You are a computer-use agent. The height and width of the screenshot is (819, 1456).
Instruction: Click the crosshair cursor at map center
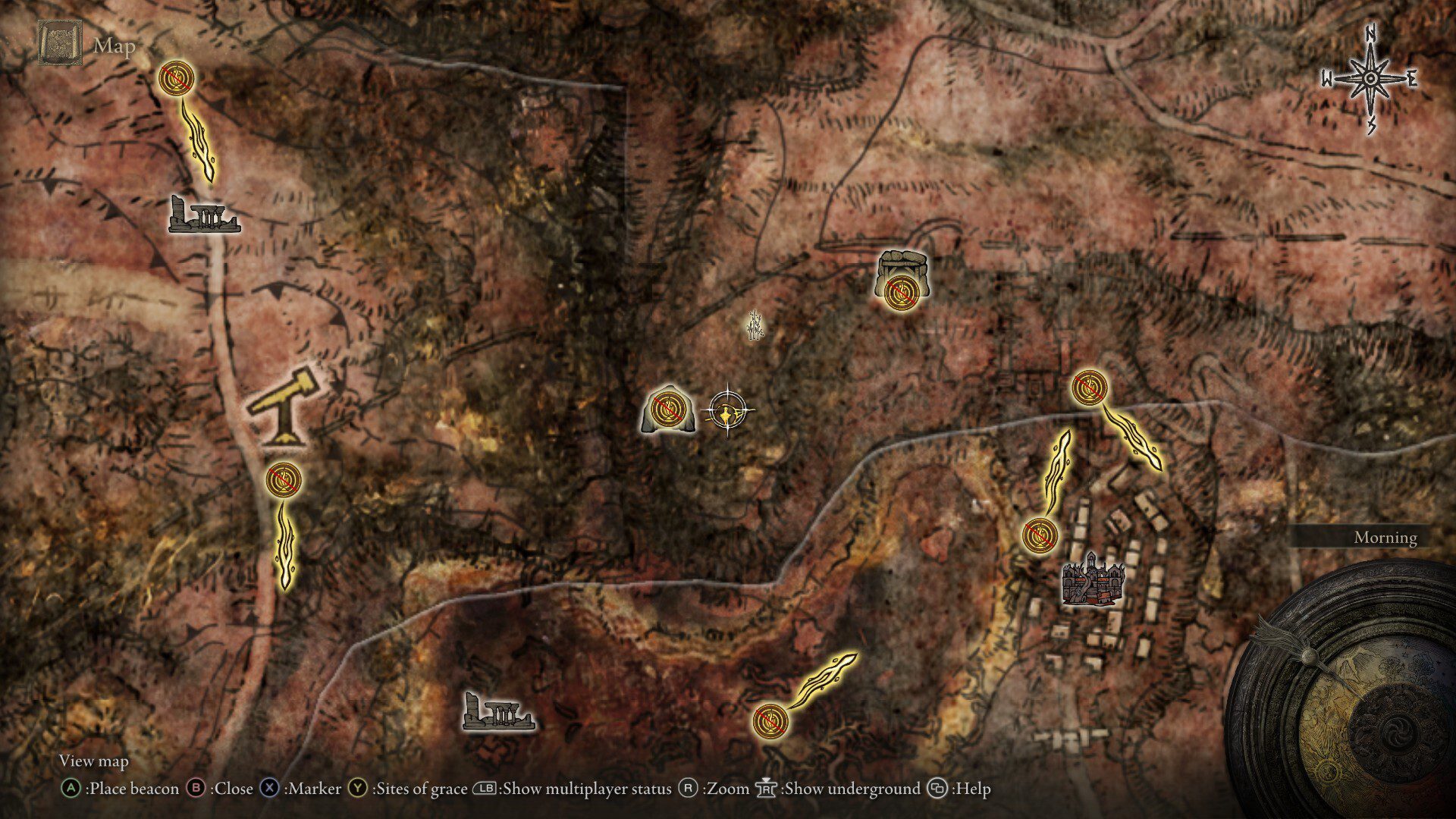[728, 412]
